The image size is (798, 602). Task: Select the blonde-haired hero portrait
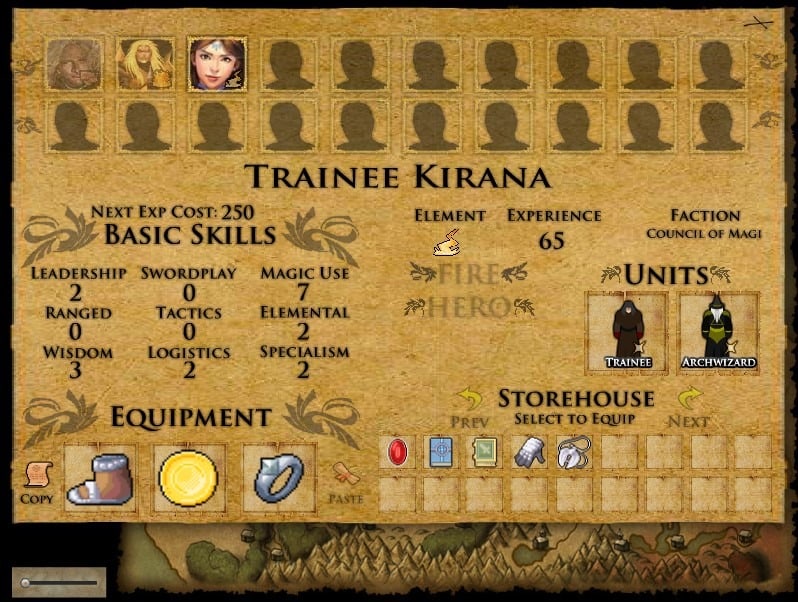coord(145,64)
